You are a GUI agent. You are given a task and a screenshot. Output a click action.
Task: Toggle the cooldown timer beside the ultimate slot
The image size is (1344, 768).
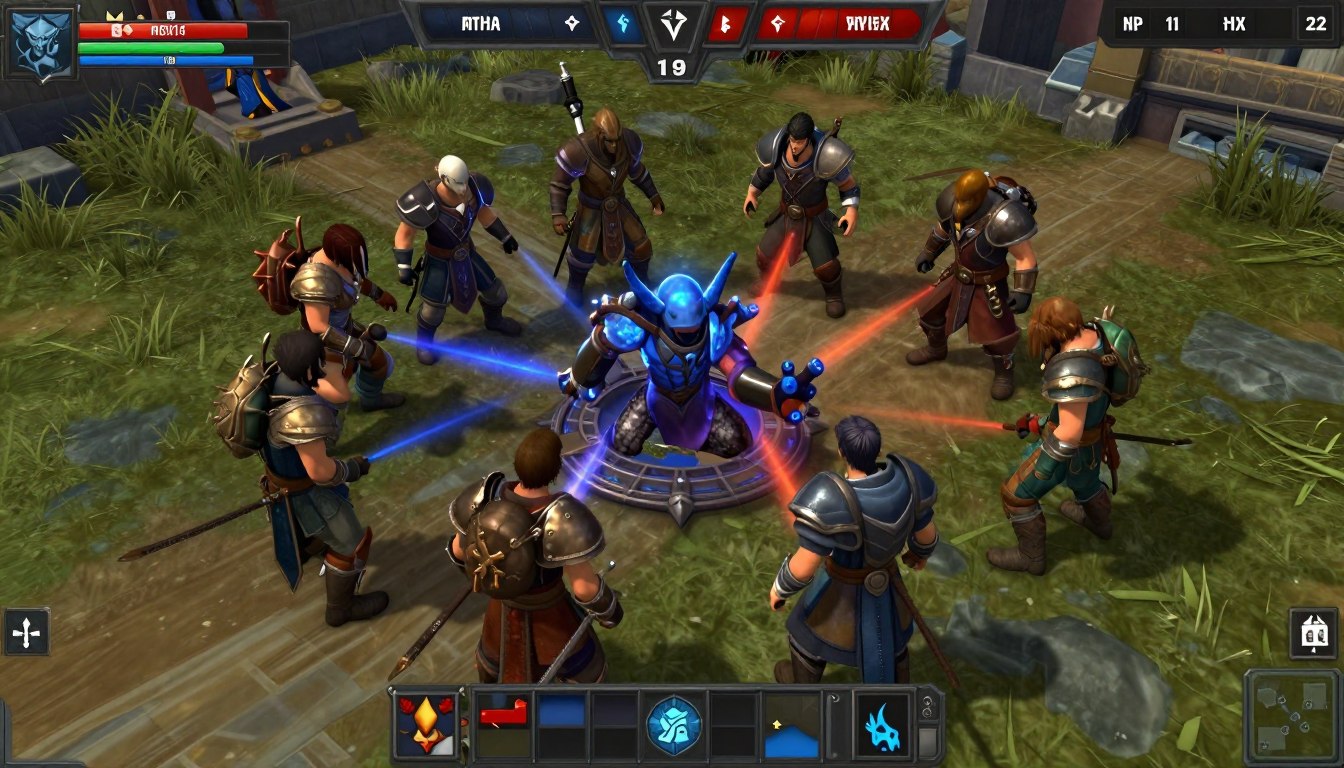click(x=926, y=709)
